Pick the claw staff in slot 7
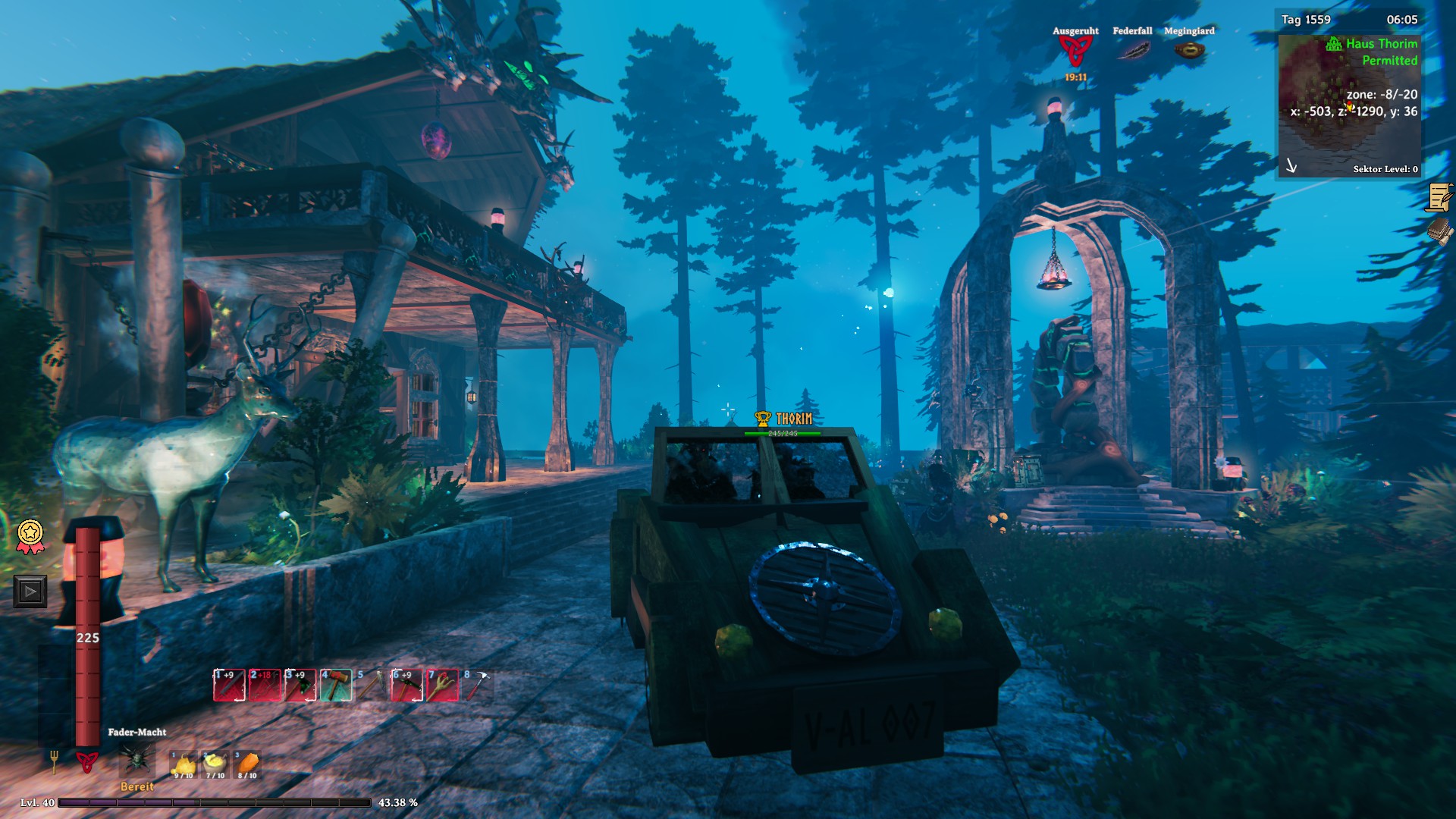This screenshot has height=819, width=1456. pos(443,686)
